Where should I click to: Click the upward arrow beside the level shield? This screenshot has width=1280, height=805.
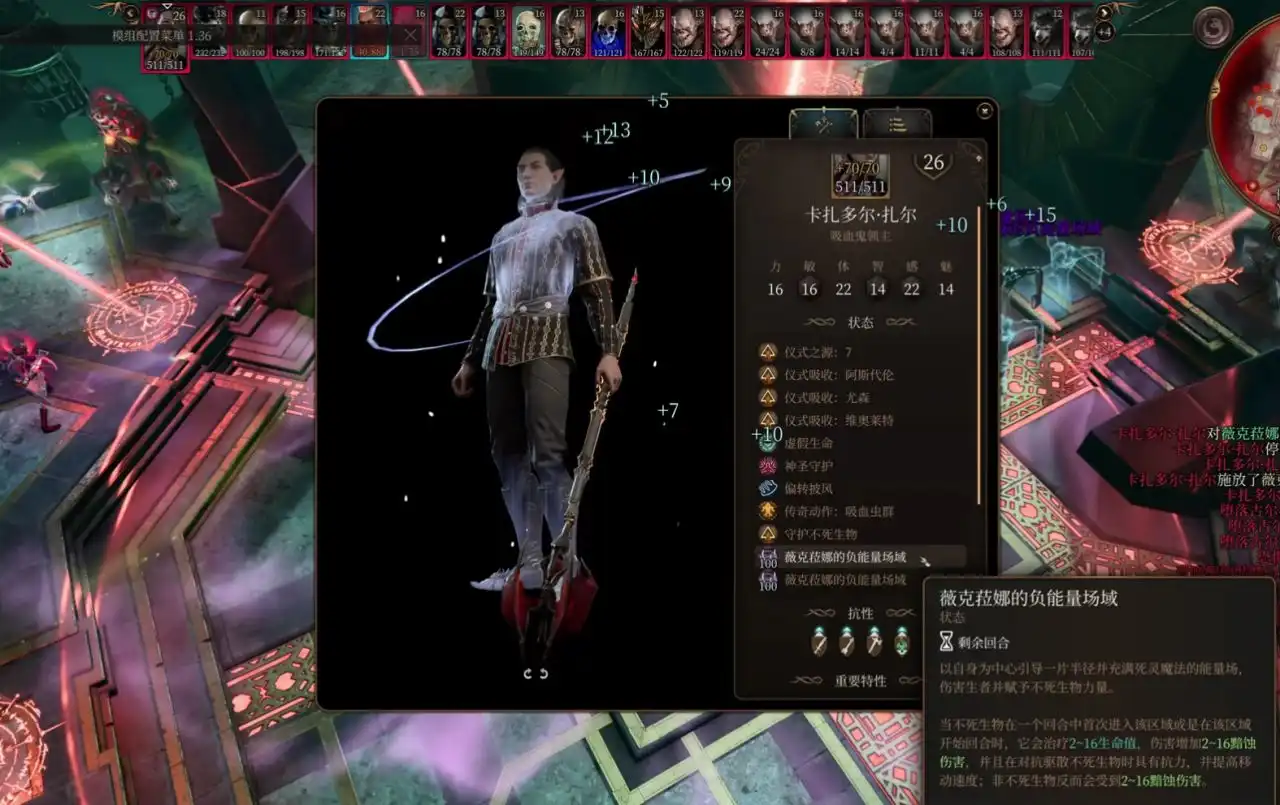(x=979, y=158)
